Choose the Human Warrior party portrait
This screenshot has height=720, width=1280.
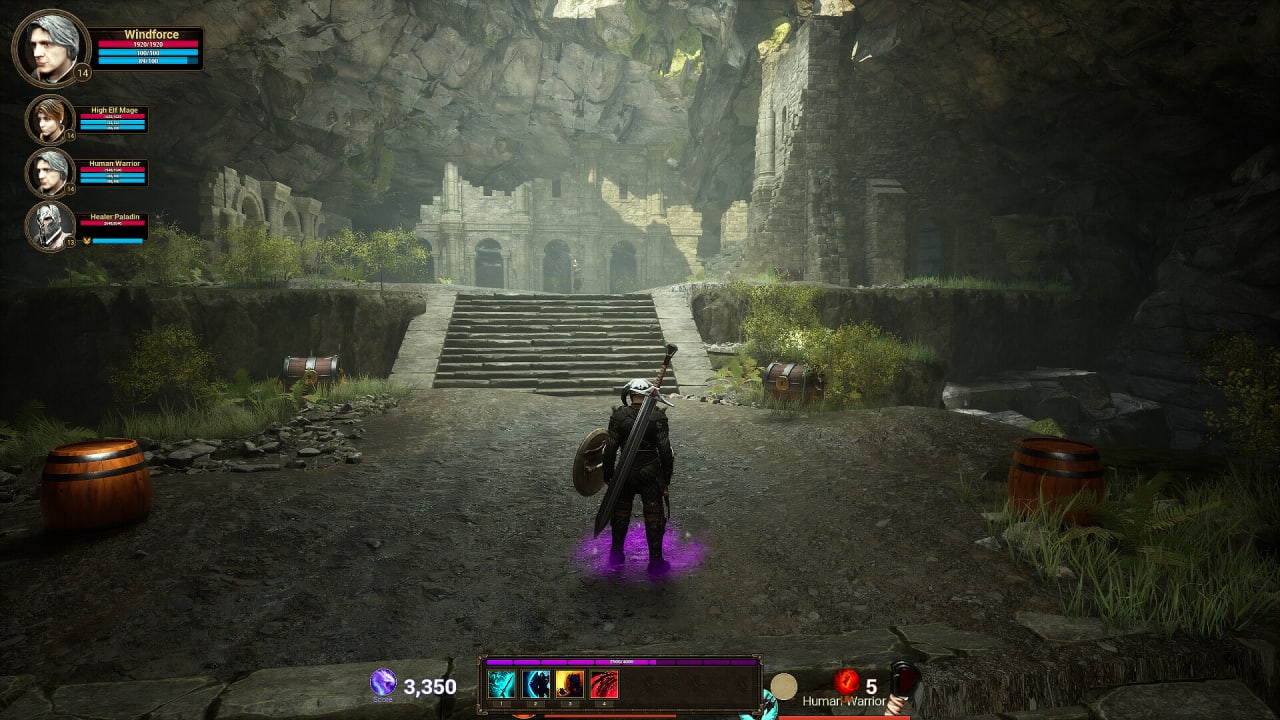click(x=49, y=172)
